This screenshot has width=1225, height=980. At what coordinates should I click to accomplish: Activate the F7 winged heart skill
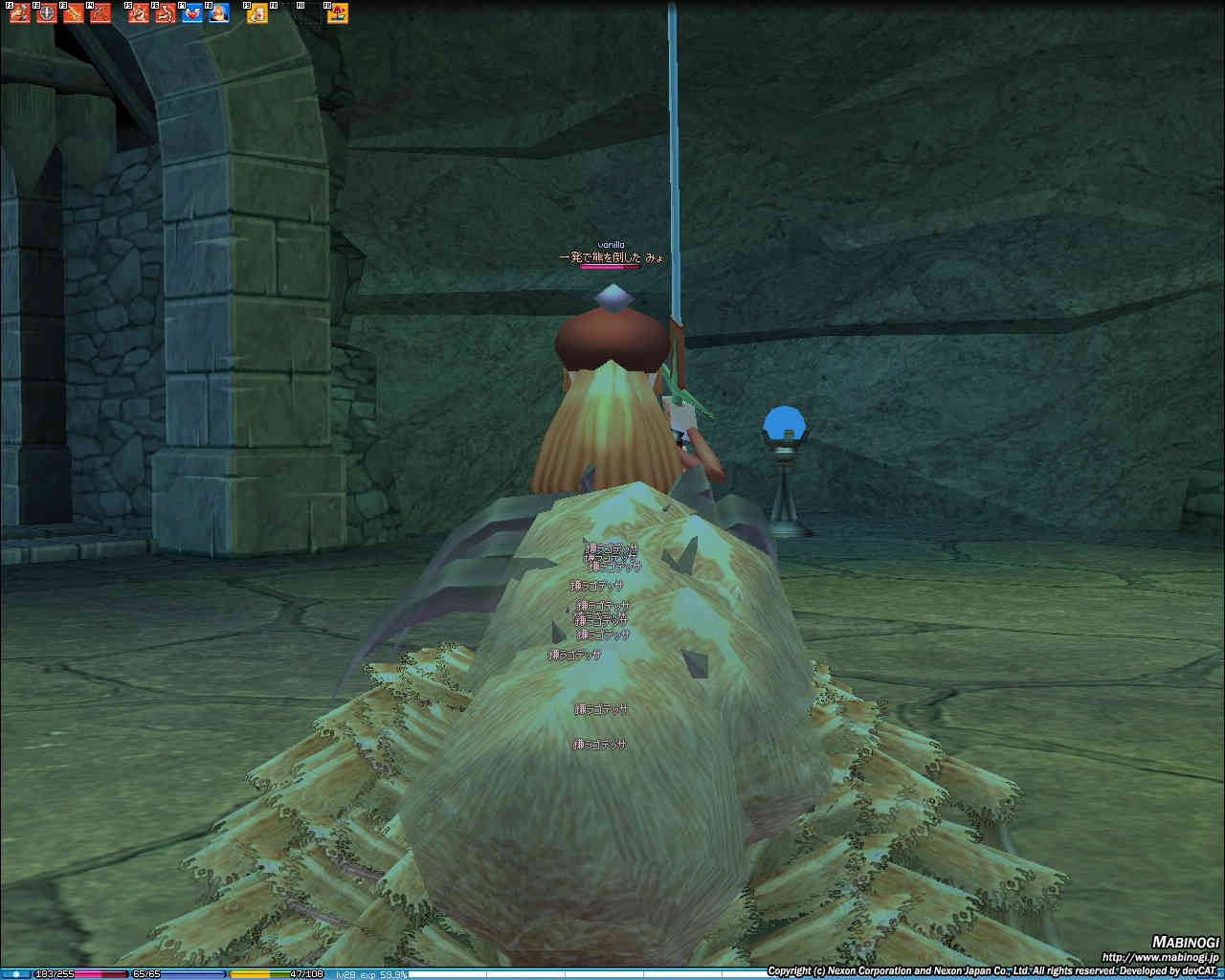coord(192,13)
